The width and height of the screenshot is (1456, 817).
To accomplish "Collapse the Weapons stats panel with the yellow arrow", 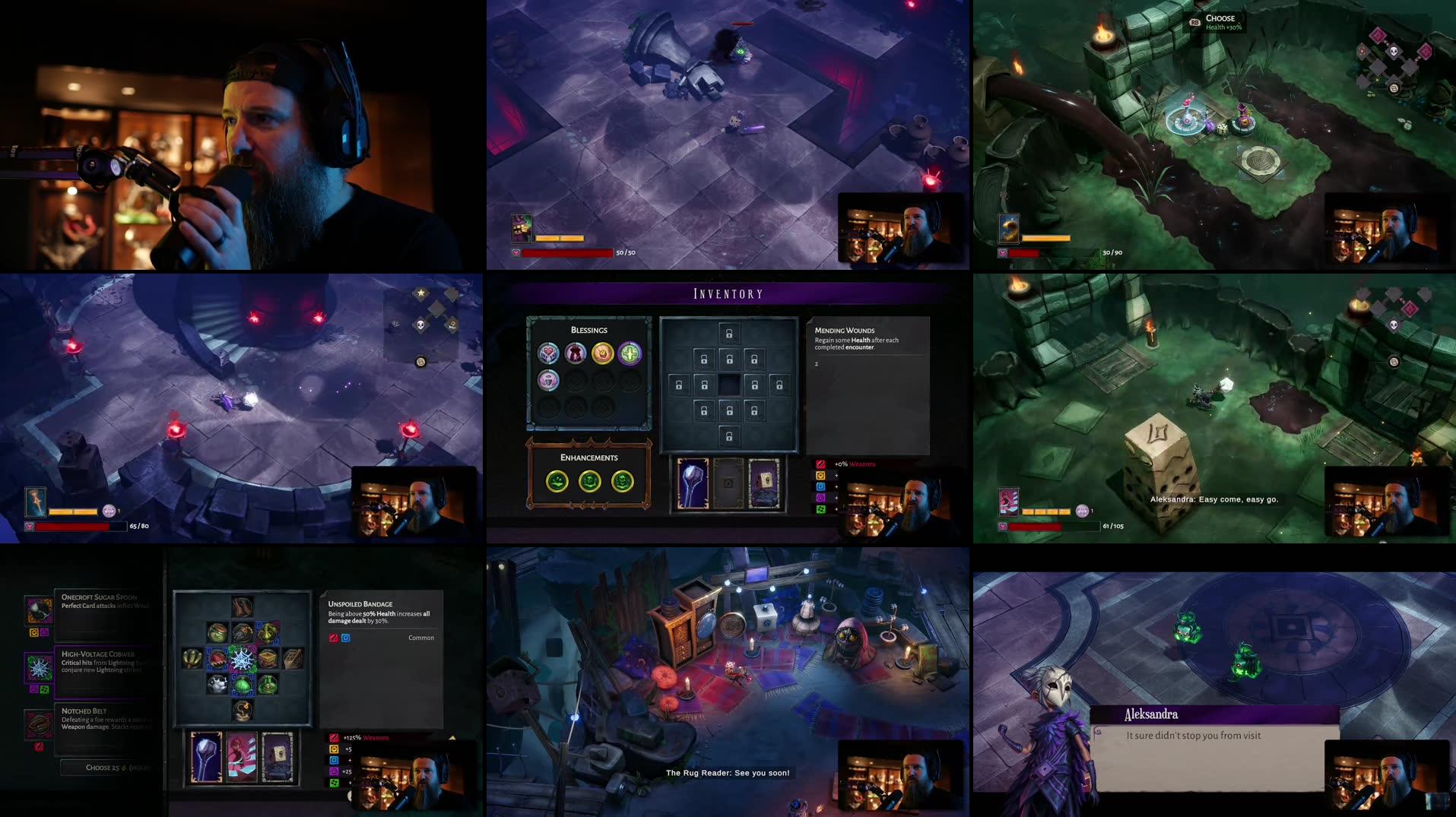I will pos(454,737).
